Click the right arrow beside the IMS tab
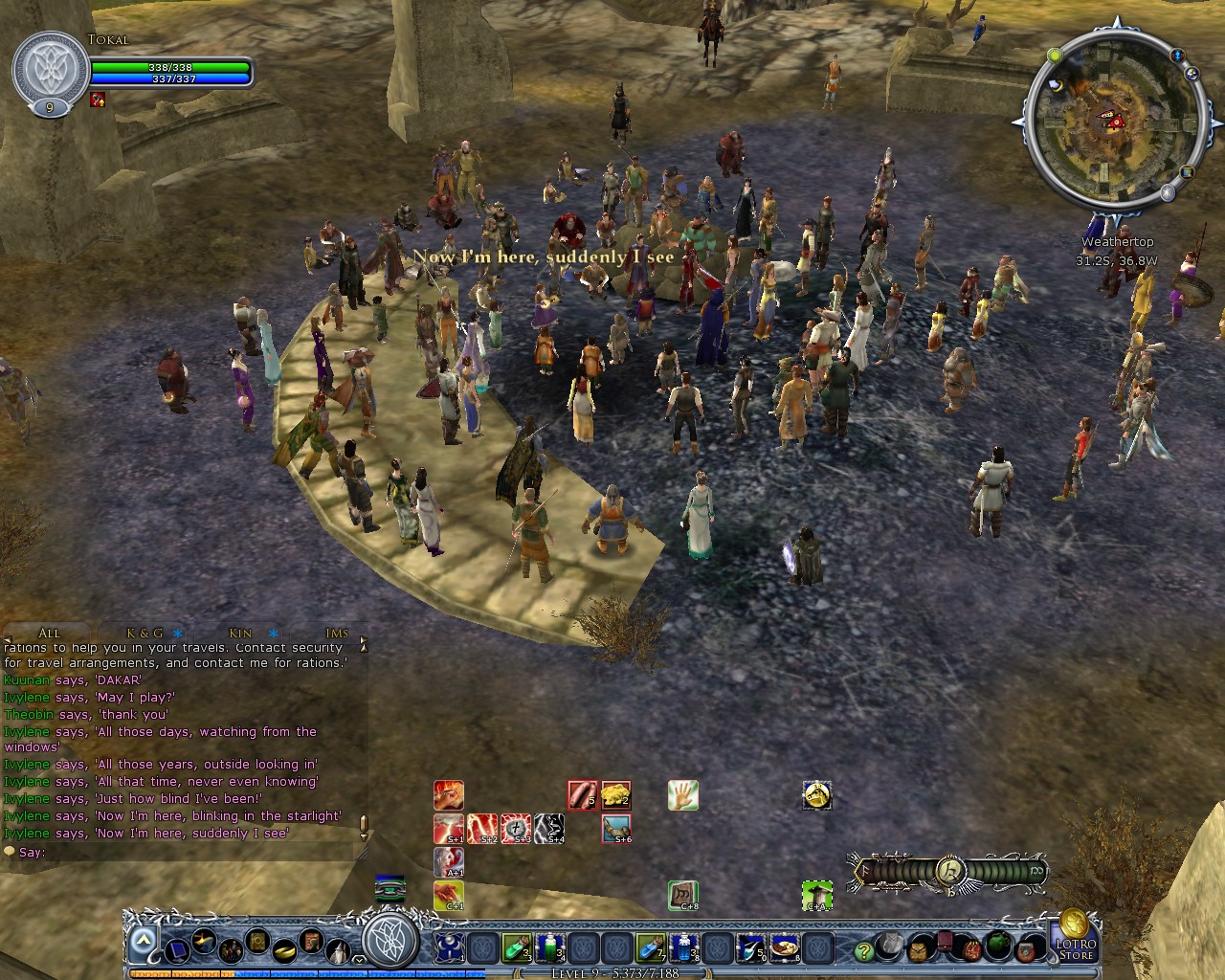The width and height of the screenshot is (1225, 980). 363,639
